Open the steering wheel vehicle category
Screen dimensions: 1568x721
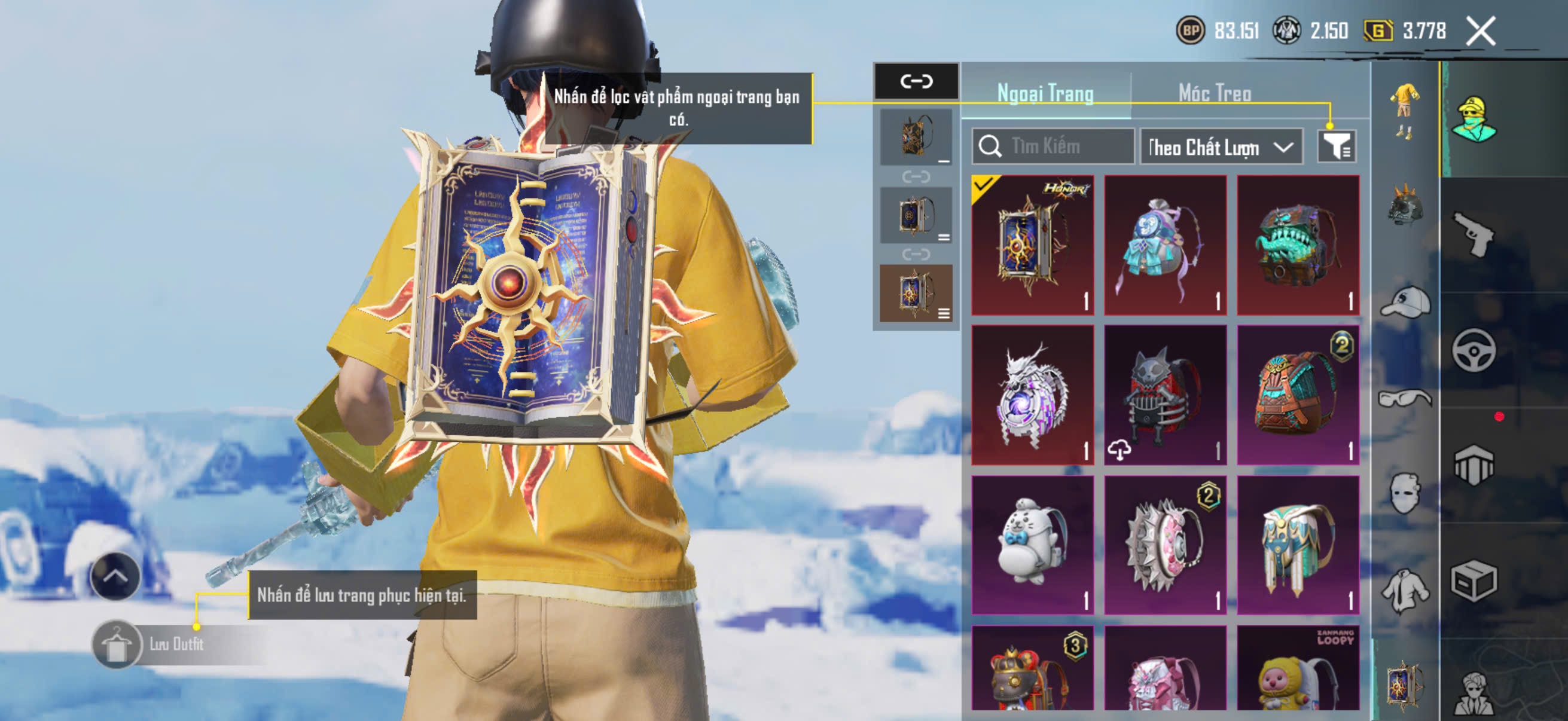[1474, 350]
